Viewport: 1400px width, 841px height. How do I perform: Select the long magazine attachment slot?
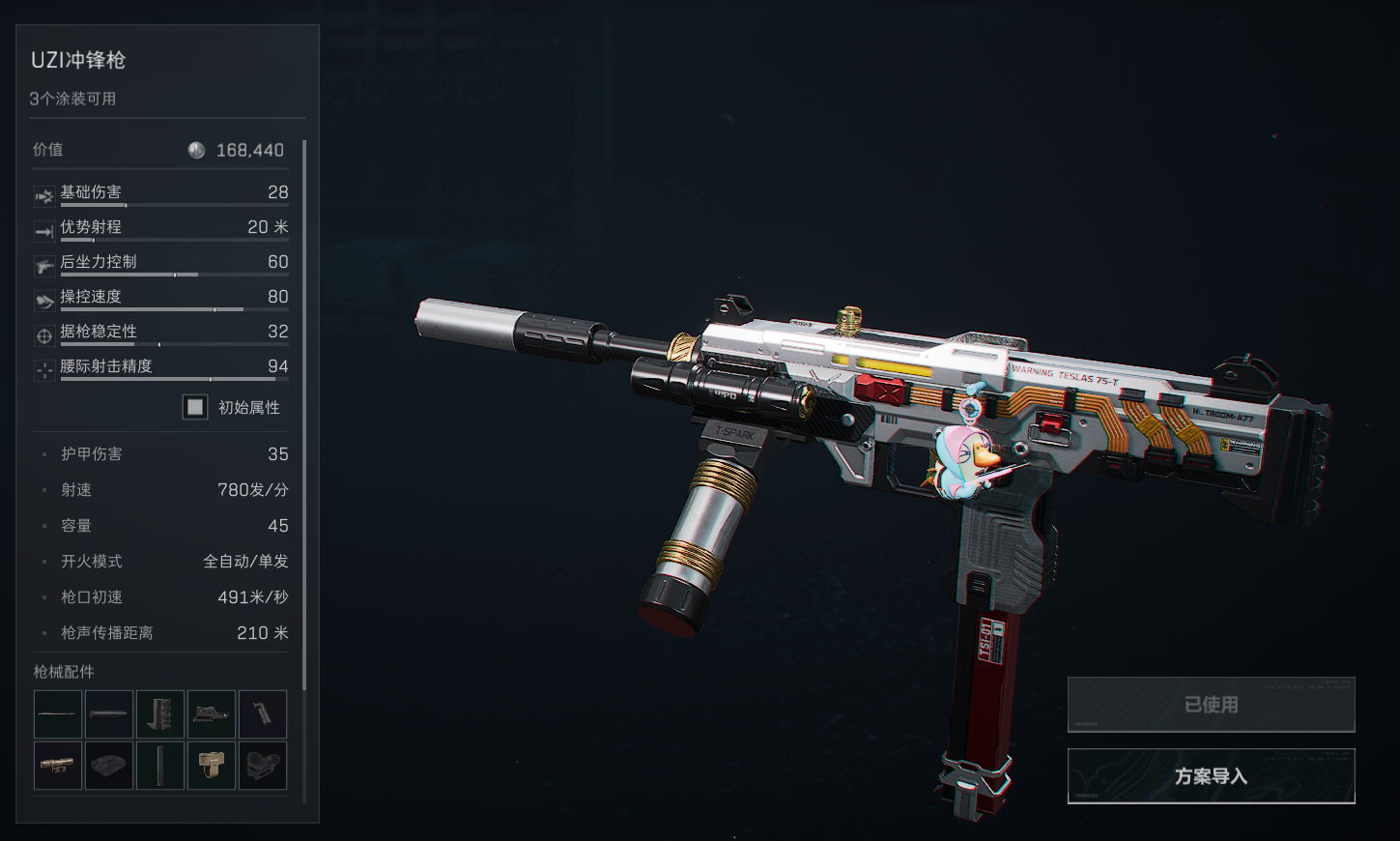[x=160, y=766]
